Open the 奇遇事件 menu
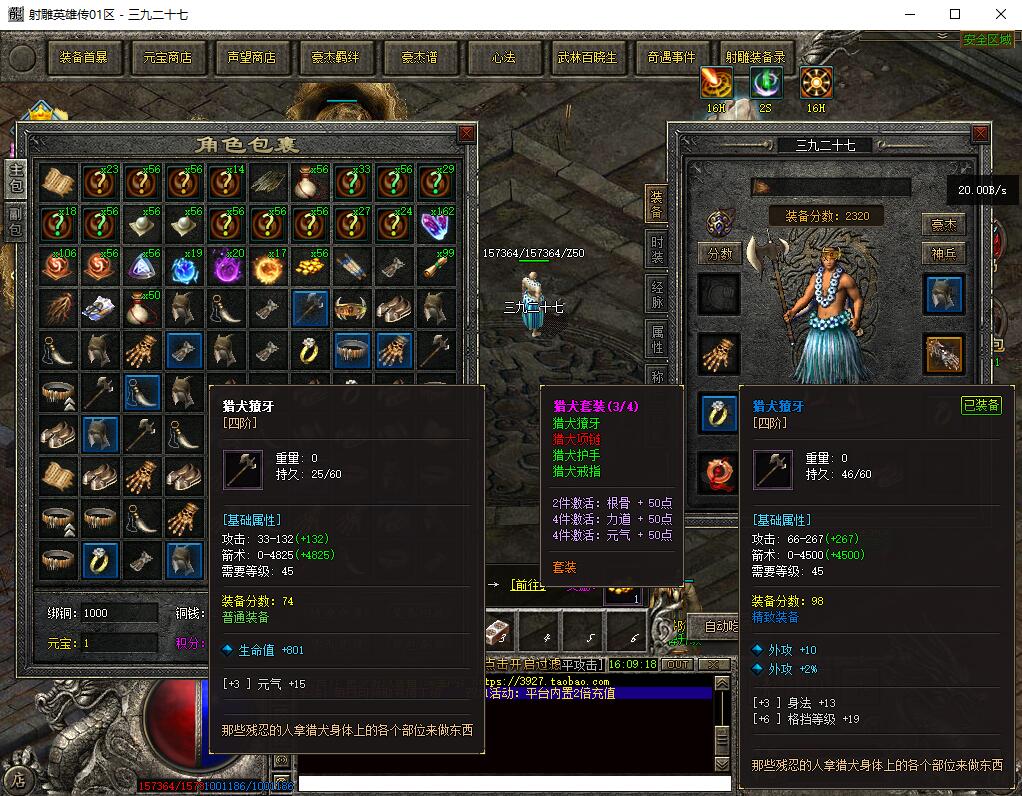Image resolution: width=1022 pixels, height=796 pixels. click(671, 58)
